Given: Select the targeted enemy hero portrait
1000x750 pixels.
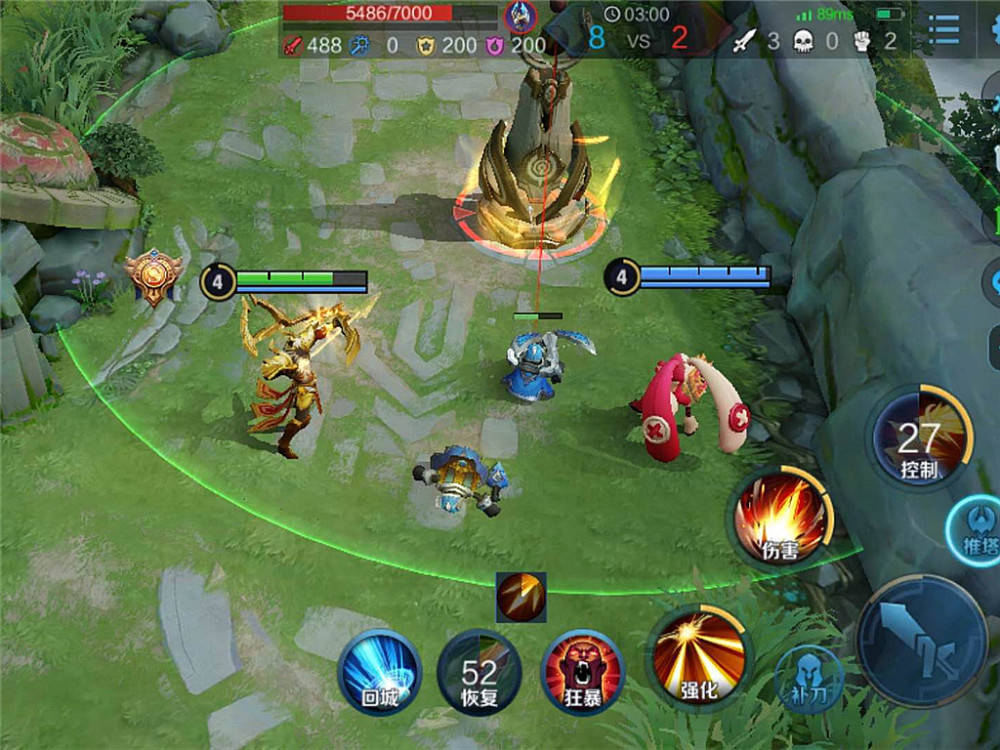Looking at the screenshot, I should [x=520, y=16].
